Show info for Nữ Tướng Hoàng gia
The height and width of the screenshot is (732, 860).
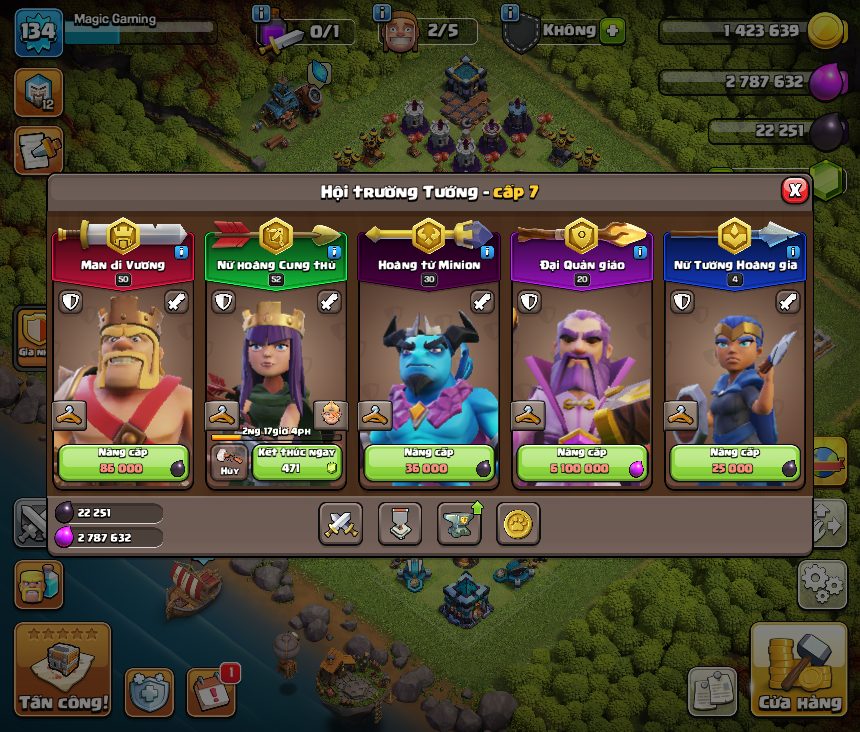click(x=793, y=252)
